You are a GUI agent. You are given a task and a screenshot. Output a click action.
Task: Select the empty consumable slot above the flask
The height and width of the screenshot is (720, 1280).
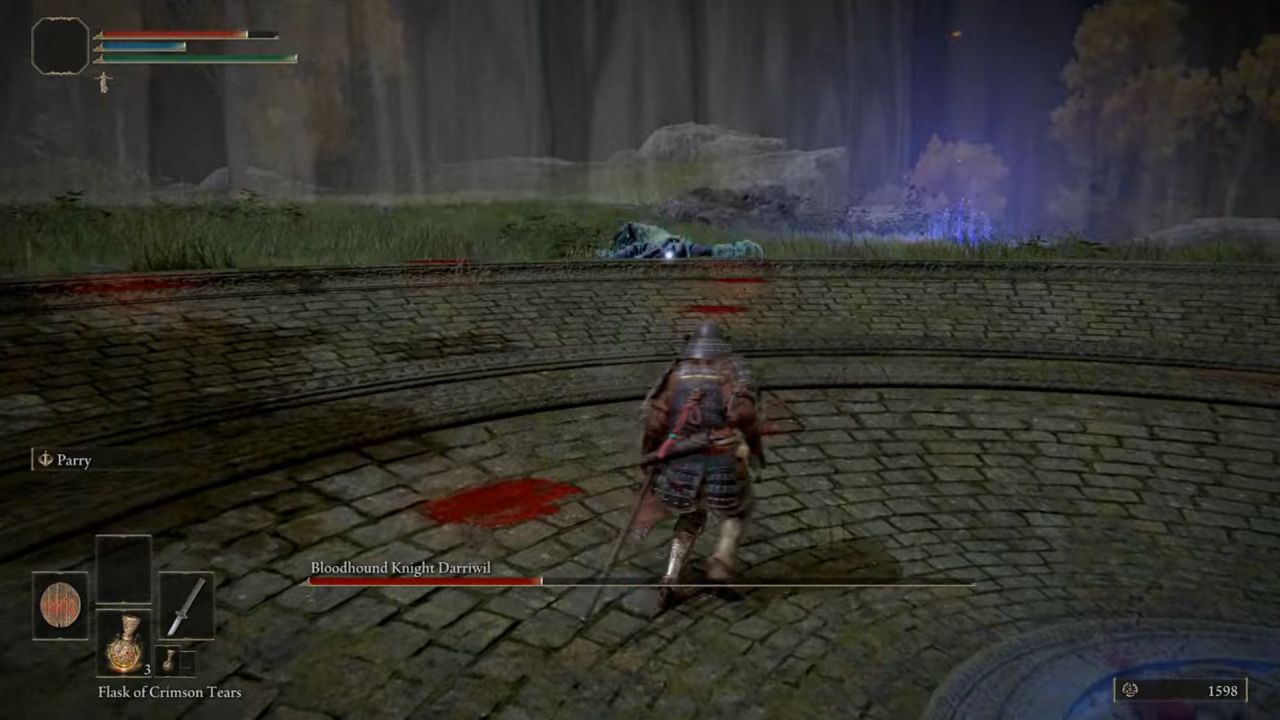(x=124, y=570)
